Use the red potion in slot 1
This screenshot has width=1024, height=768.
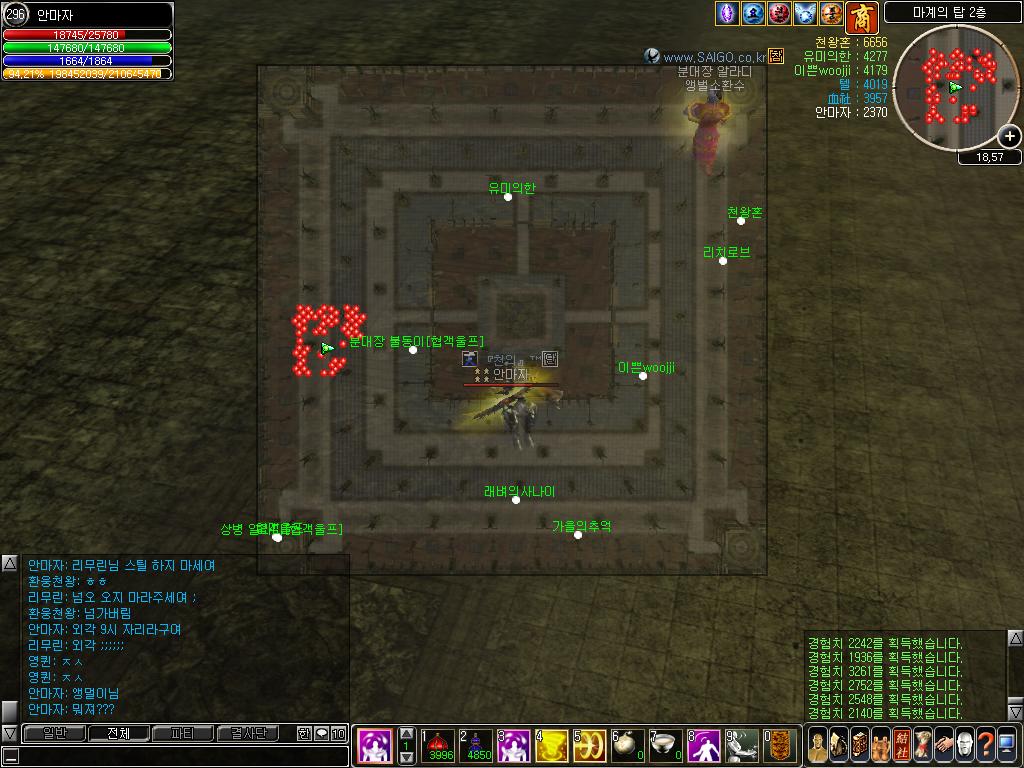click(x=437, y=745)
